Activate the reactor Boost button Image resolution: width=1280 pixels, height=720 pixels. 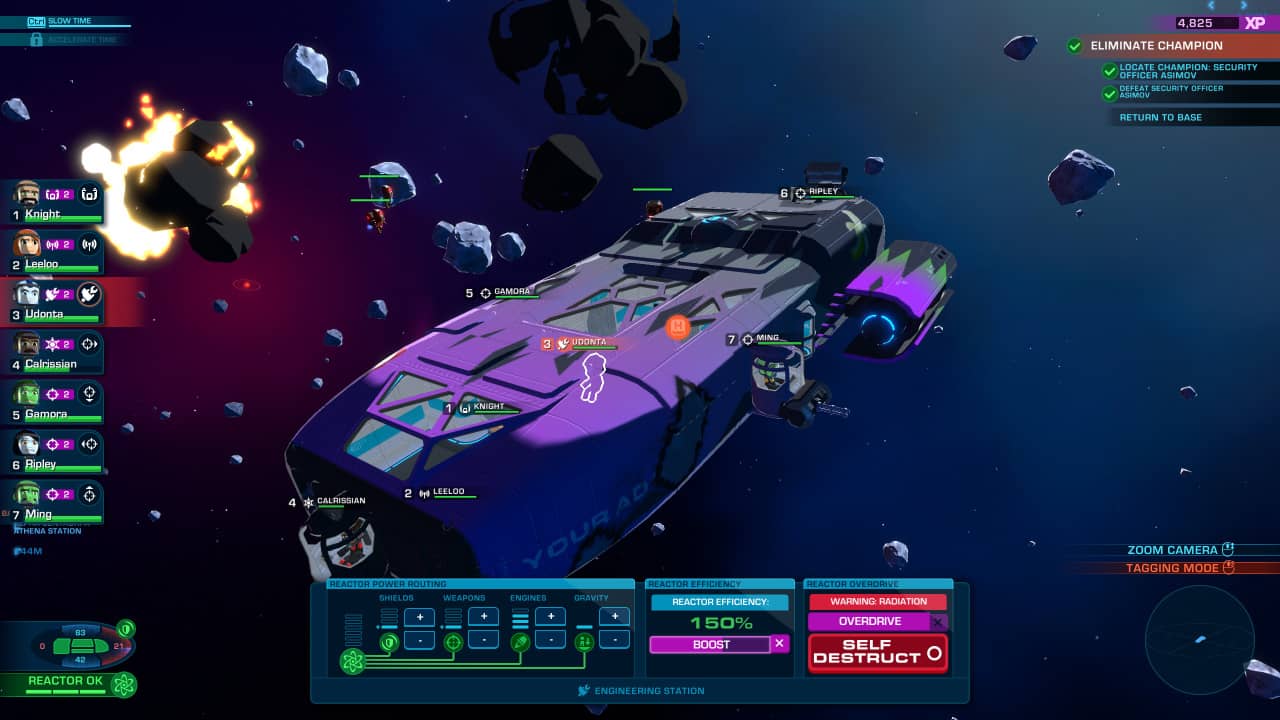tap(710, 645)
